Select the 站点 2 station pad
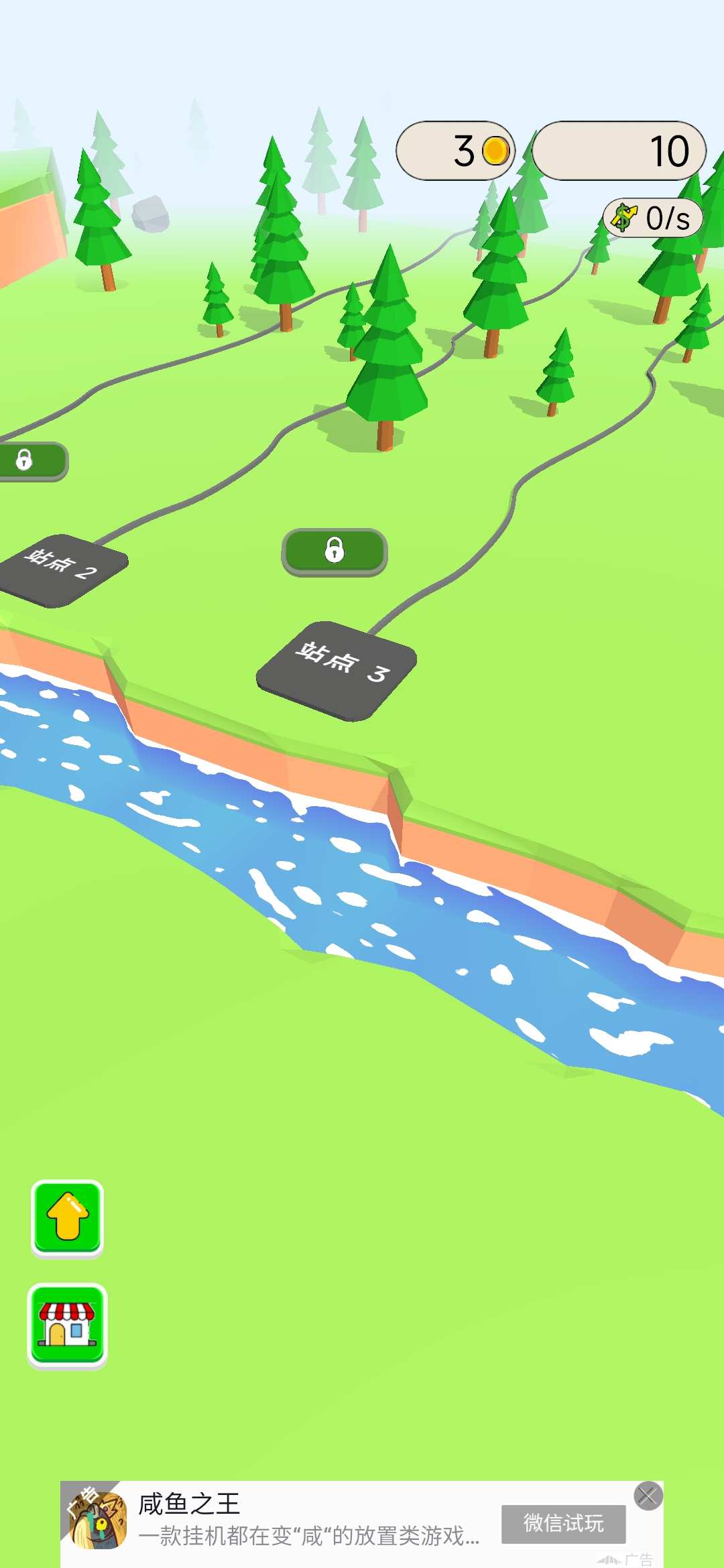724x1568 pixels. 62,570
